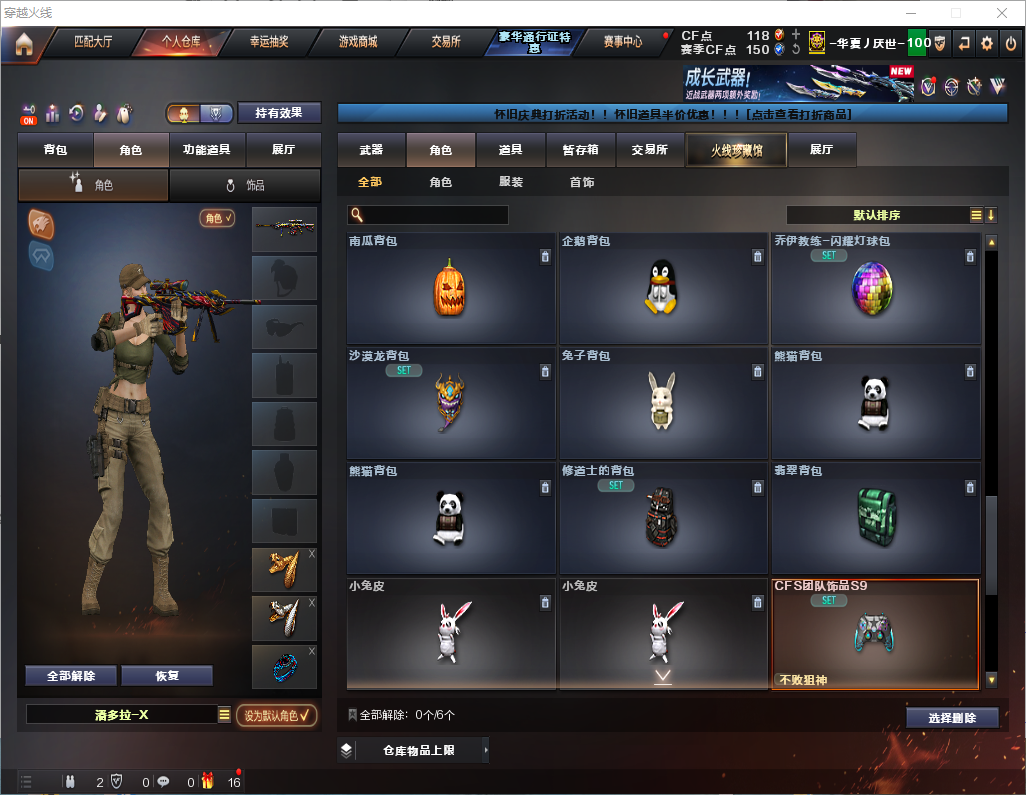Switch to the 道具 items tab
This screenshot has height=795, width=1026.
click(x=510, y=150)
